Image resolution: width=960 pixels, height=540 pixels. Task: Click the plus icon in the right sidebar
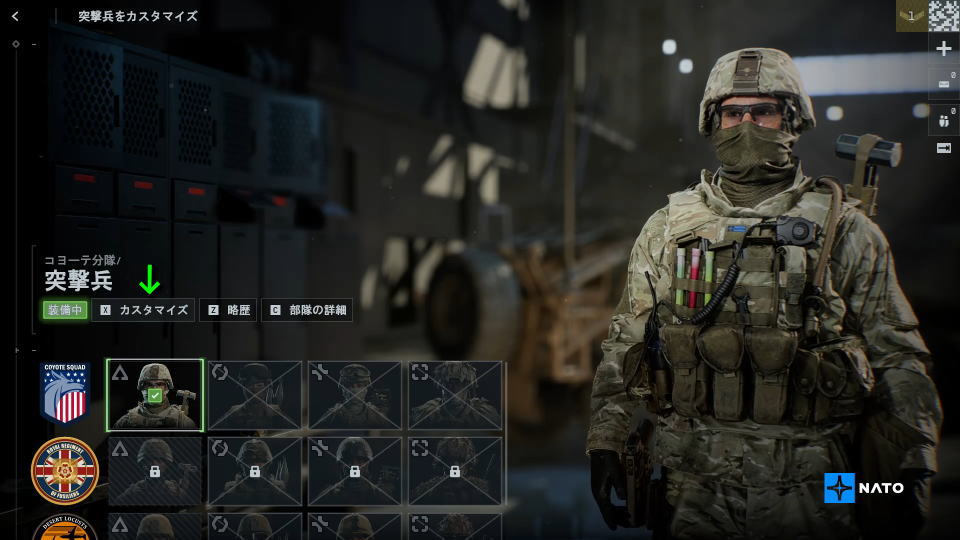pyautogui.click(x=944, y=48)
